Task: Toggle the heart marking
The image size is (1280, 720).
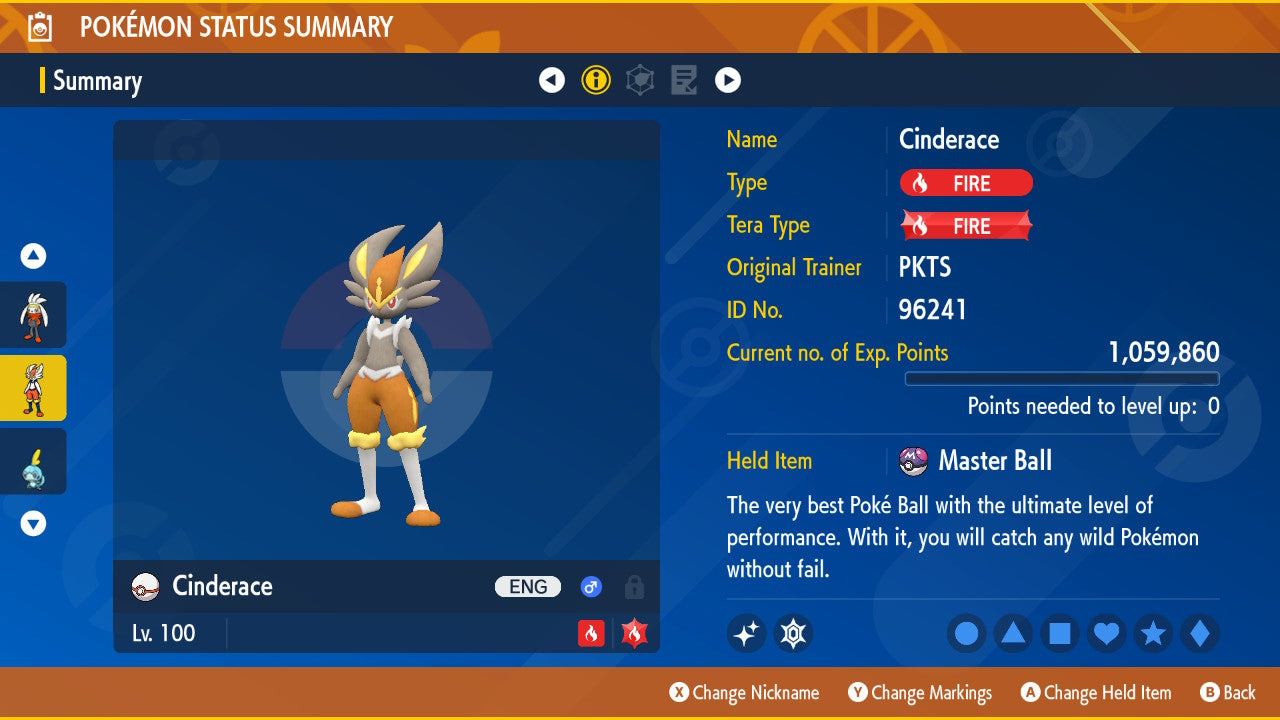Action: 1106,632
